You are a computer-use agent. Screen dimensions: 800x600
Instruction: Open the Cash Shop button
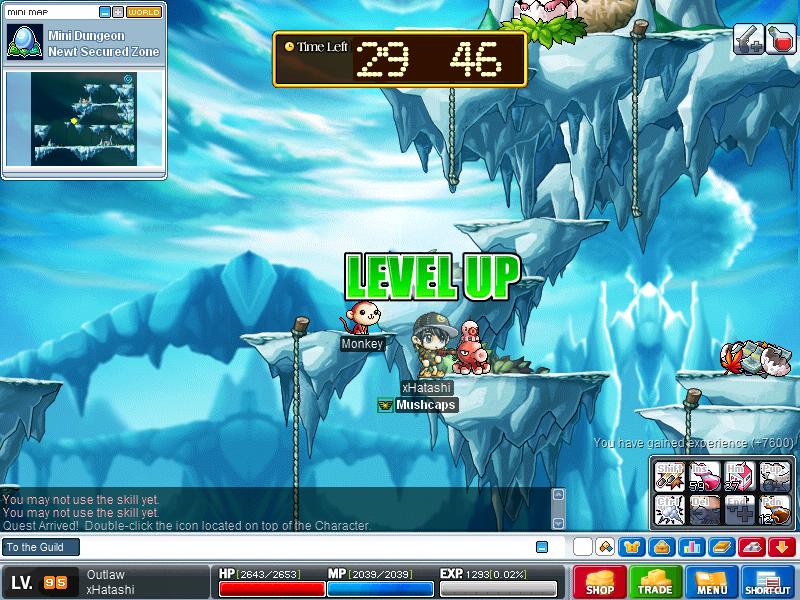pos(600,582)
